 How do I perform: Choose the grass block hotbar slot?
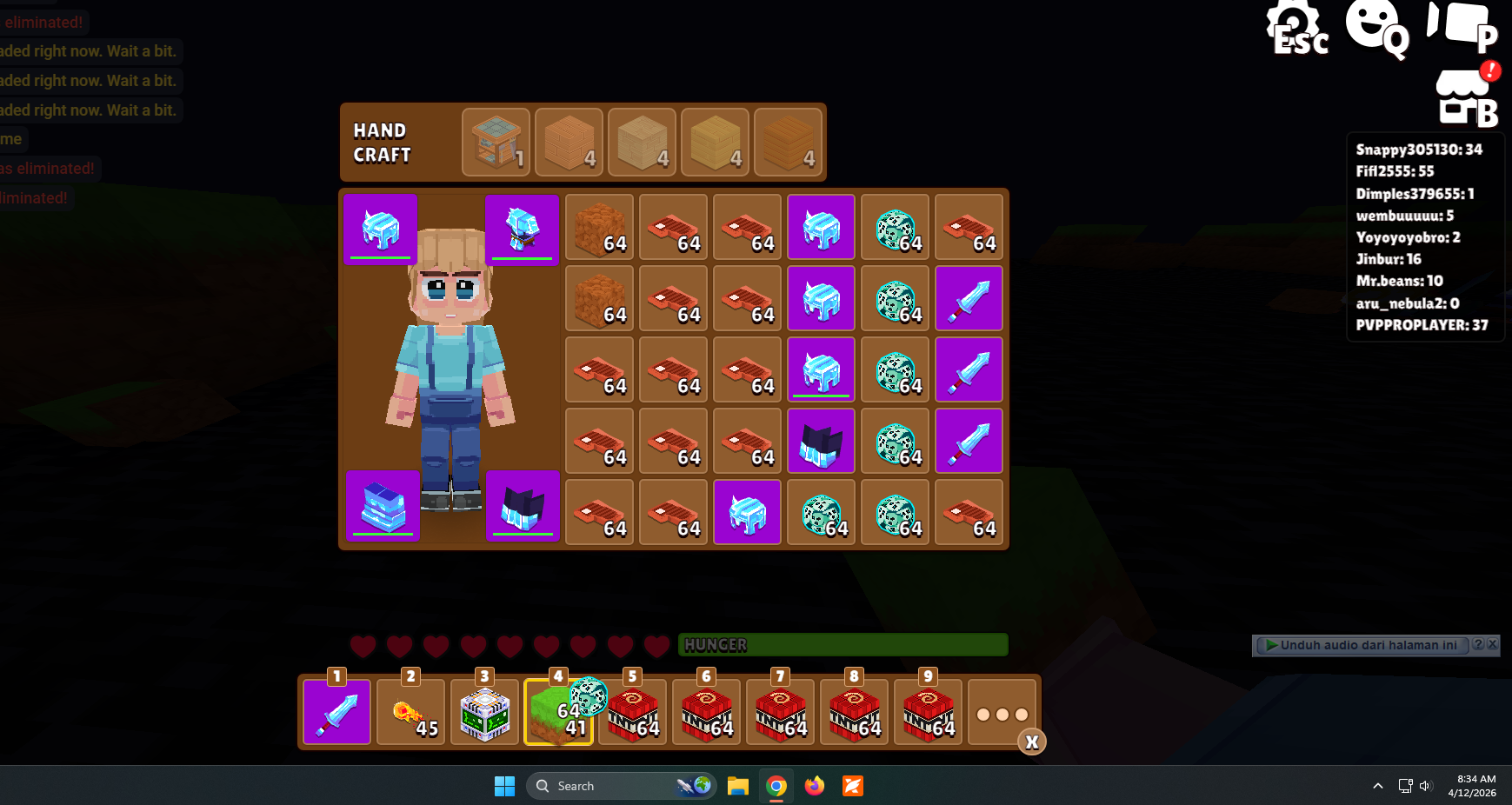pyautogui.click(x=557, y=713)
